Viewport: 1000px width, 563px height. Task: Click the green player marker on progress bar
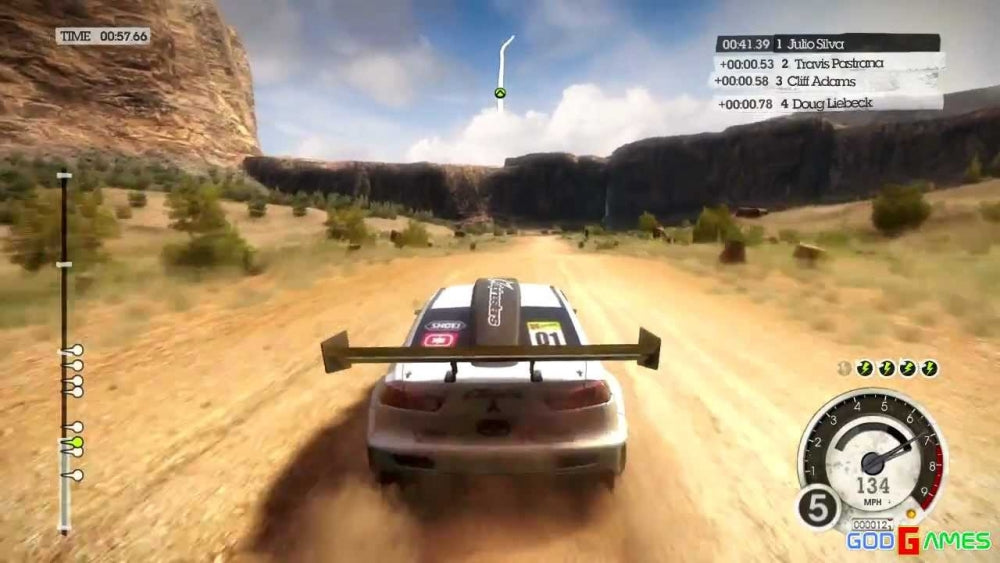pos(77,441)
